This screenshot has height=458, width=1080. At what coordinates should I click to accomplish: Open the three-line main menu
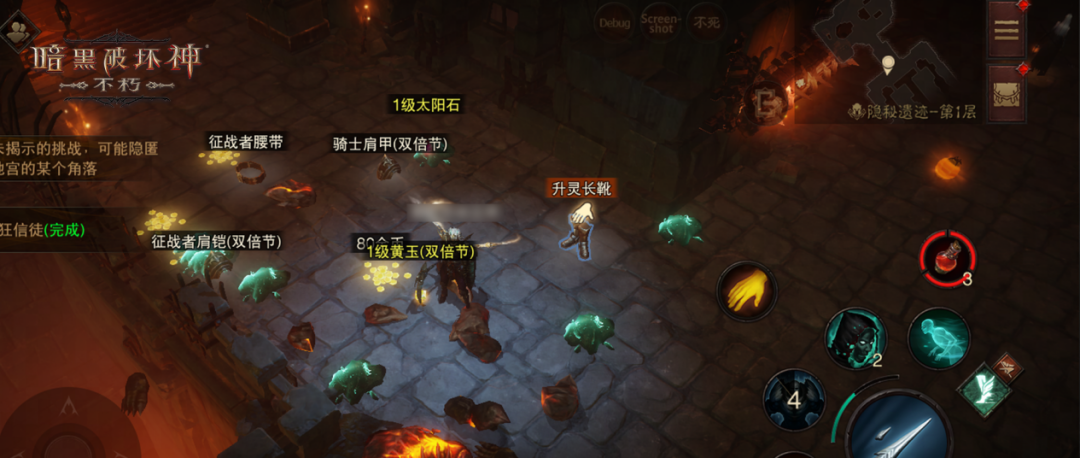point(1006,29)
